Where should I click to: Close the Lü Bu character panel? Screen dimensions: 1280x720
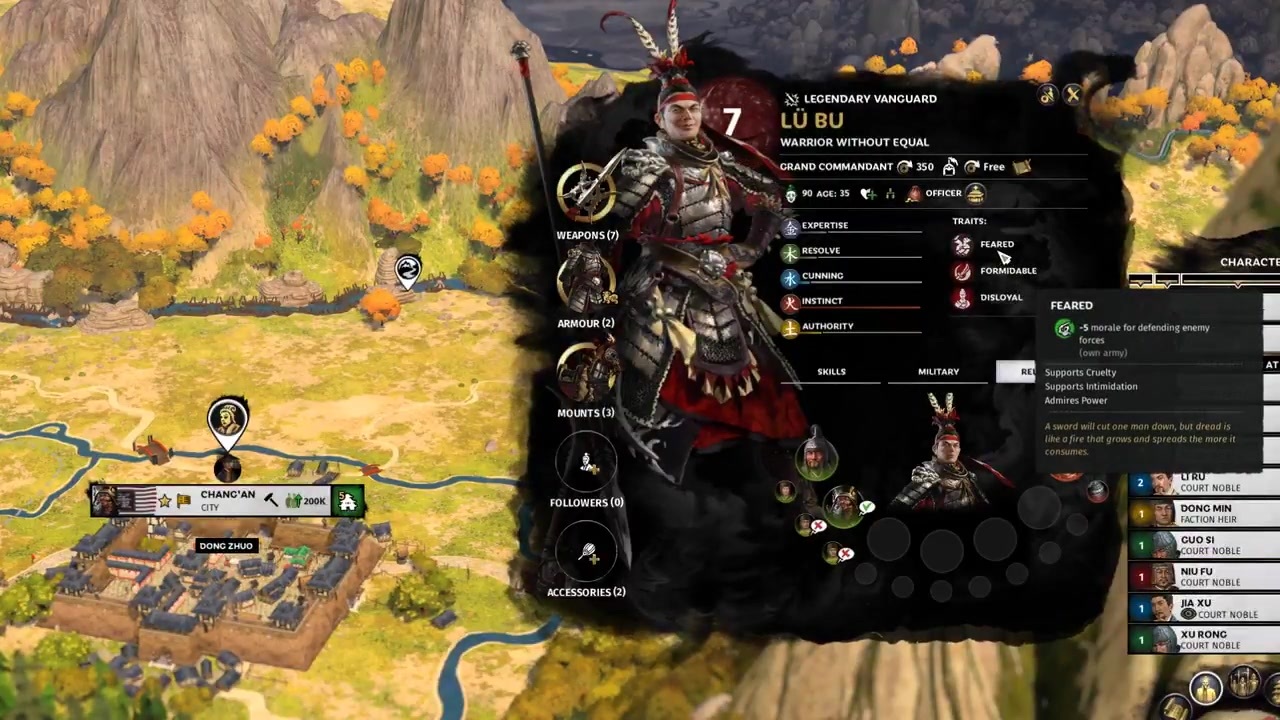1073,95
